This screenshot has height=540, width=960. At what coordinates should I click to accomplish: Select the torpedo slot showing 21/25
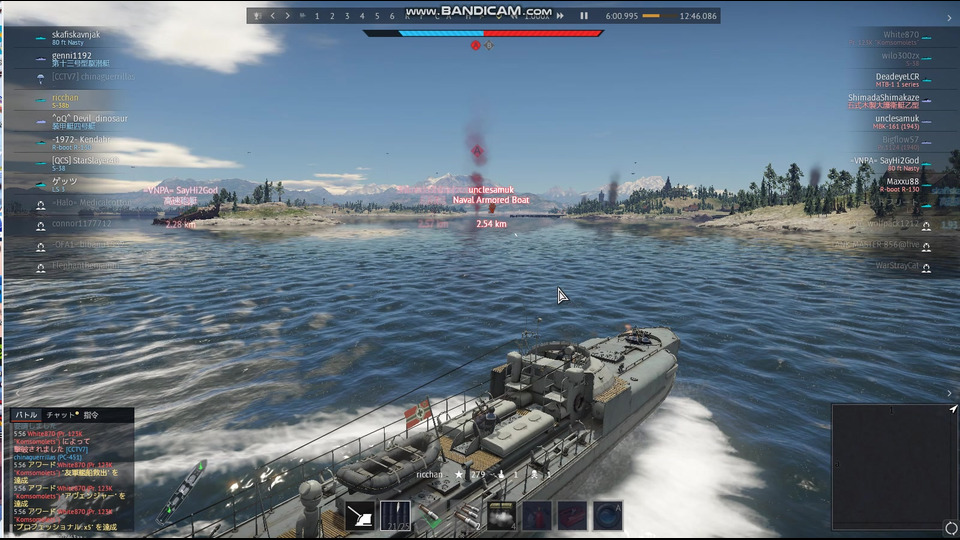(395, 515)
